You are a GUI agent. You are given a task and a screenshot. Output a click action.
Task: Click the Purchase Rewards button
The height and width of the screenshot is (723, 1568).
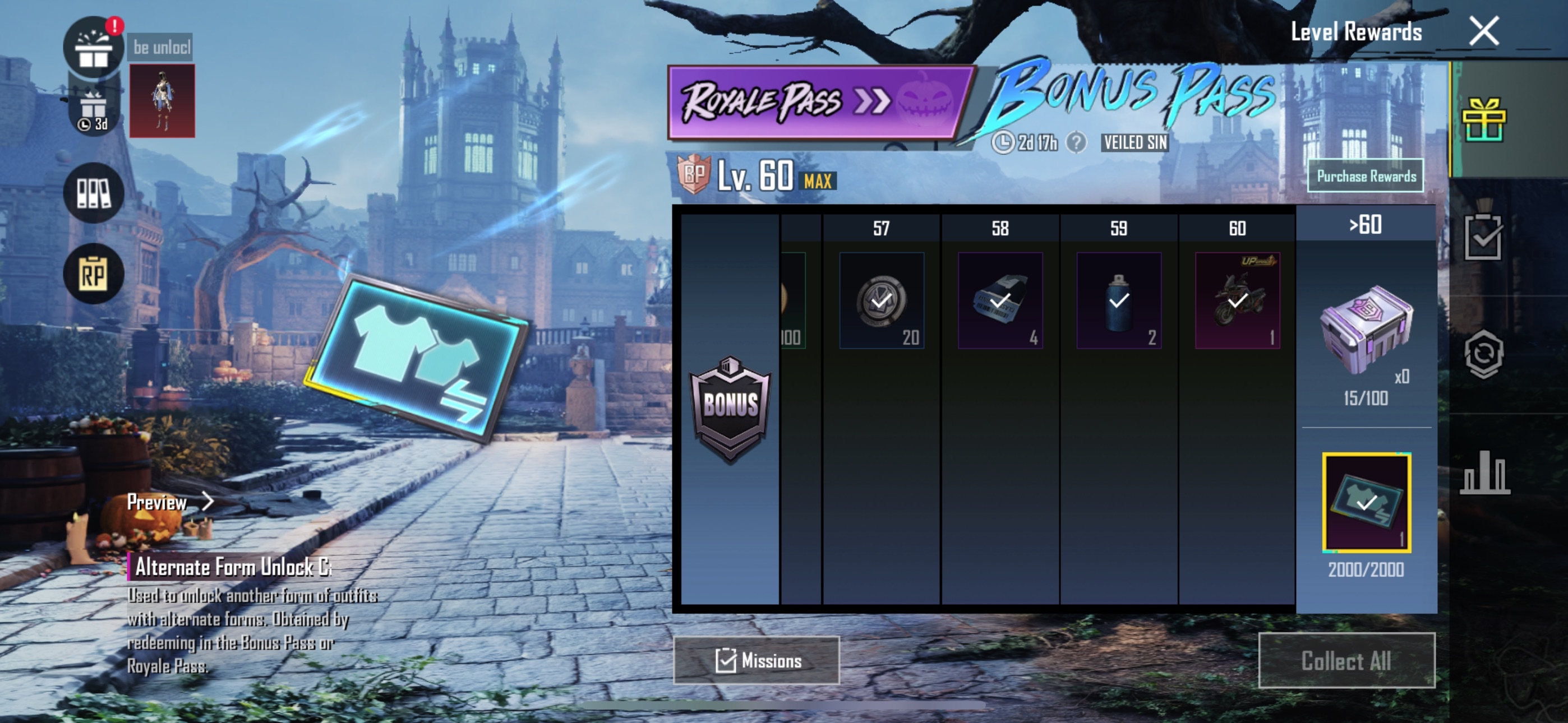(x=1366, y=176)
